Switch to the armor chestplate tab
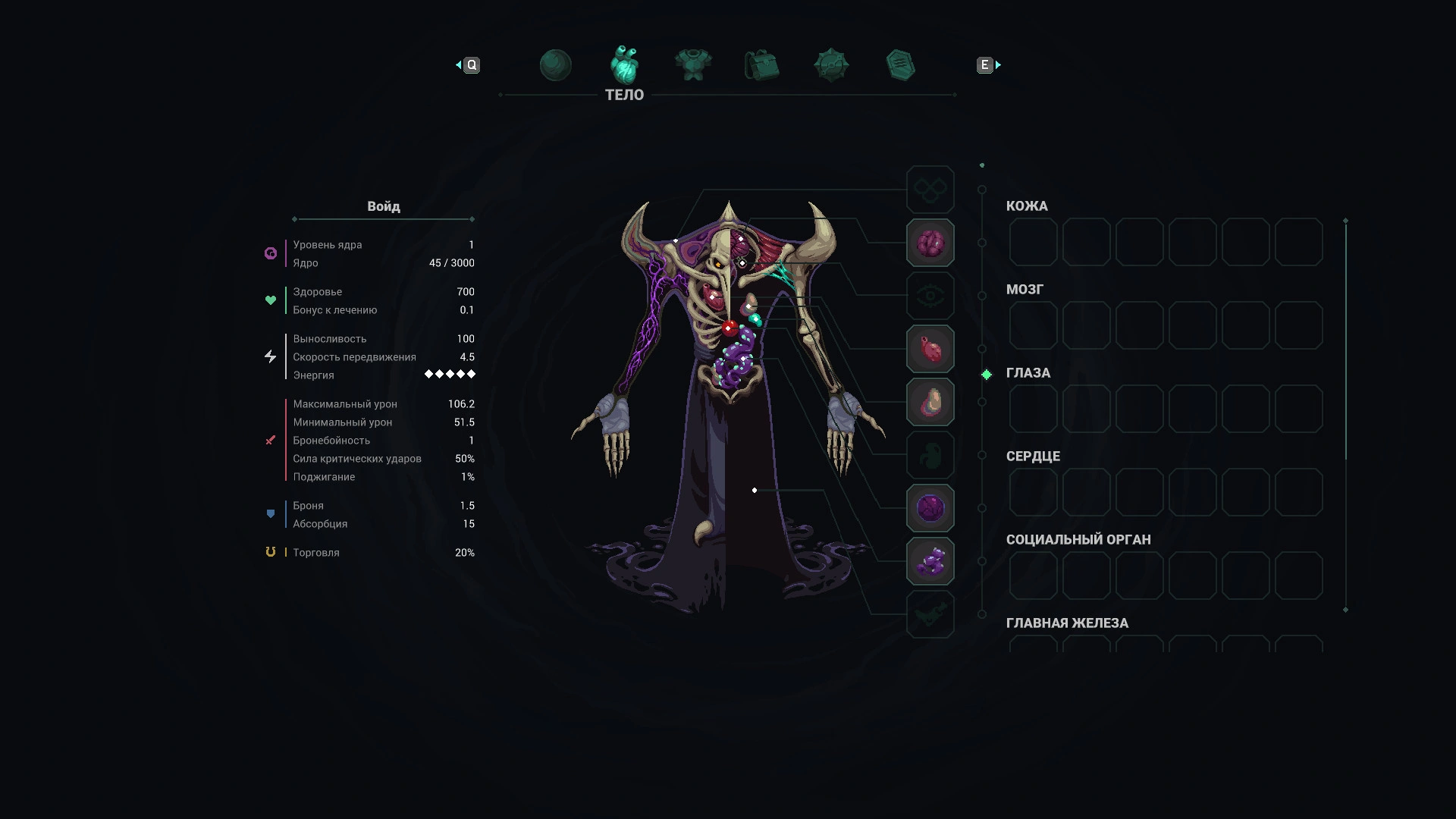 point(693,65)
